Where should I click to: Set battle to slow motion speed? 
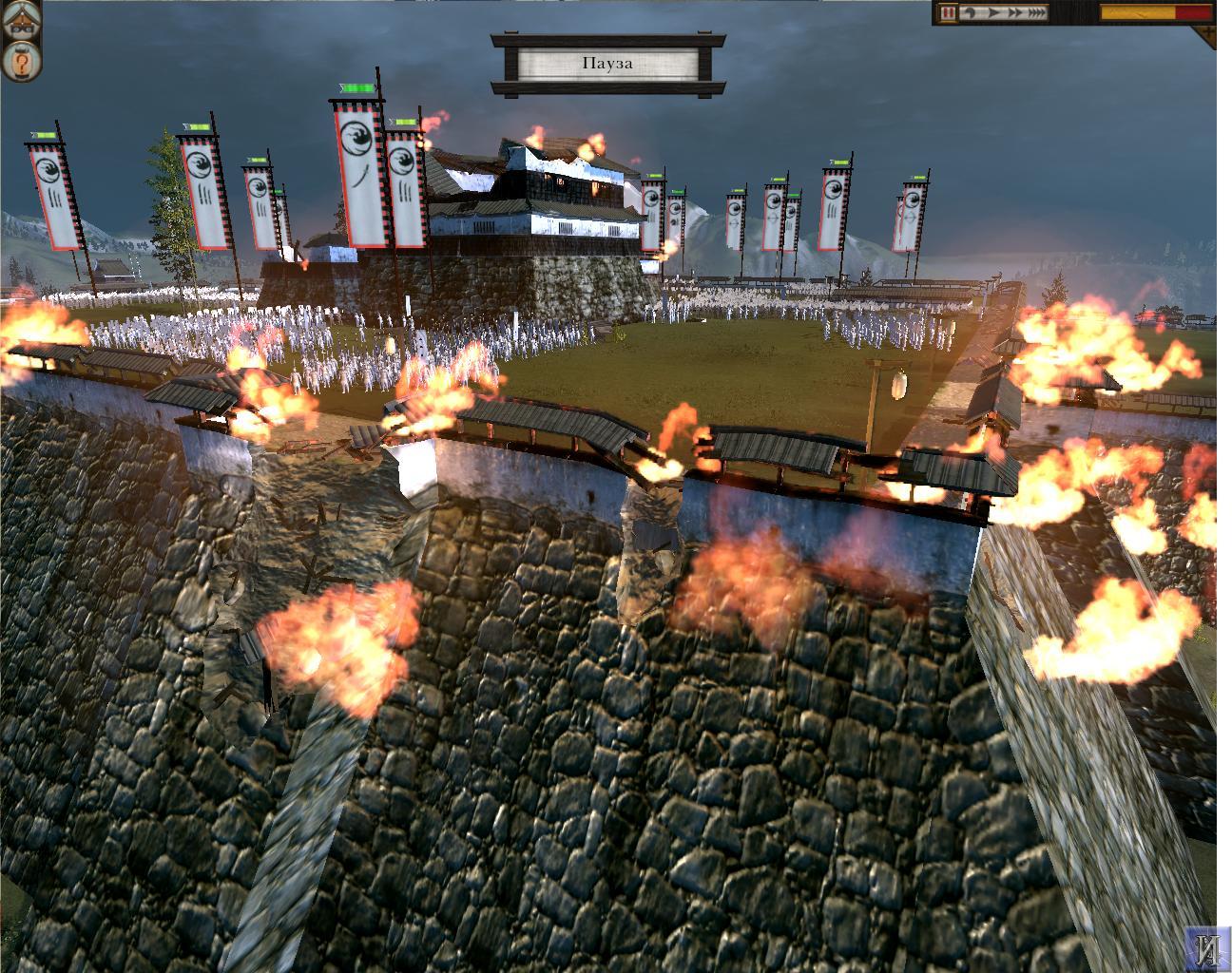tap(968, 13)
